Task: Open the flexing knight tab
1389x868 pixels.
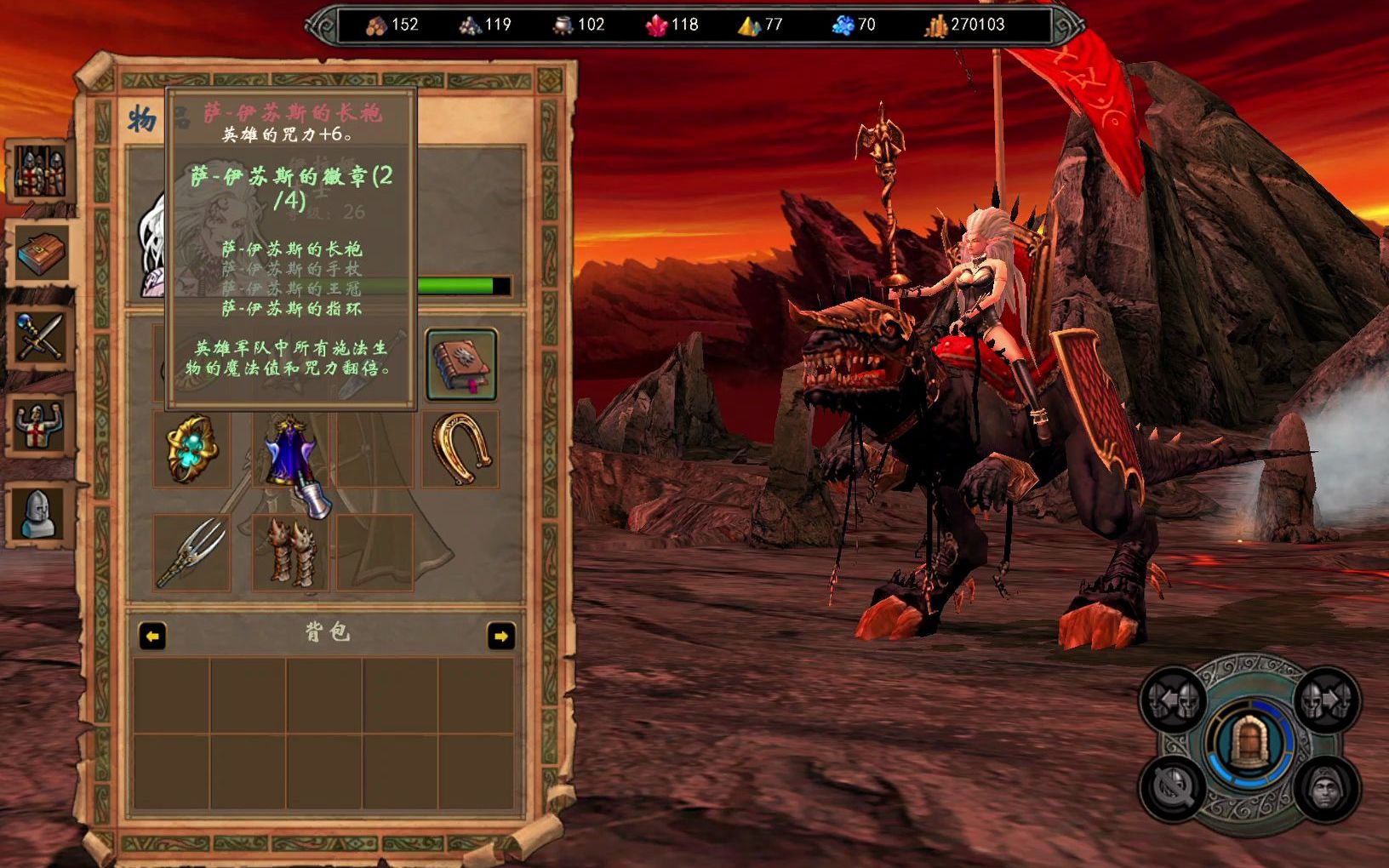Action: 39,425
